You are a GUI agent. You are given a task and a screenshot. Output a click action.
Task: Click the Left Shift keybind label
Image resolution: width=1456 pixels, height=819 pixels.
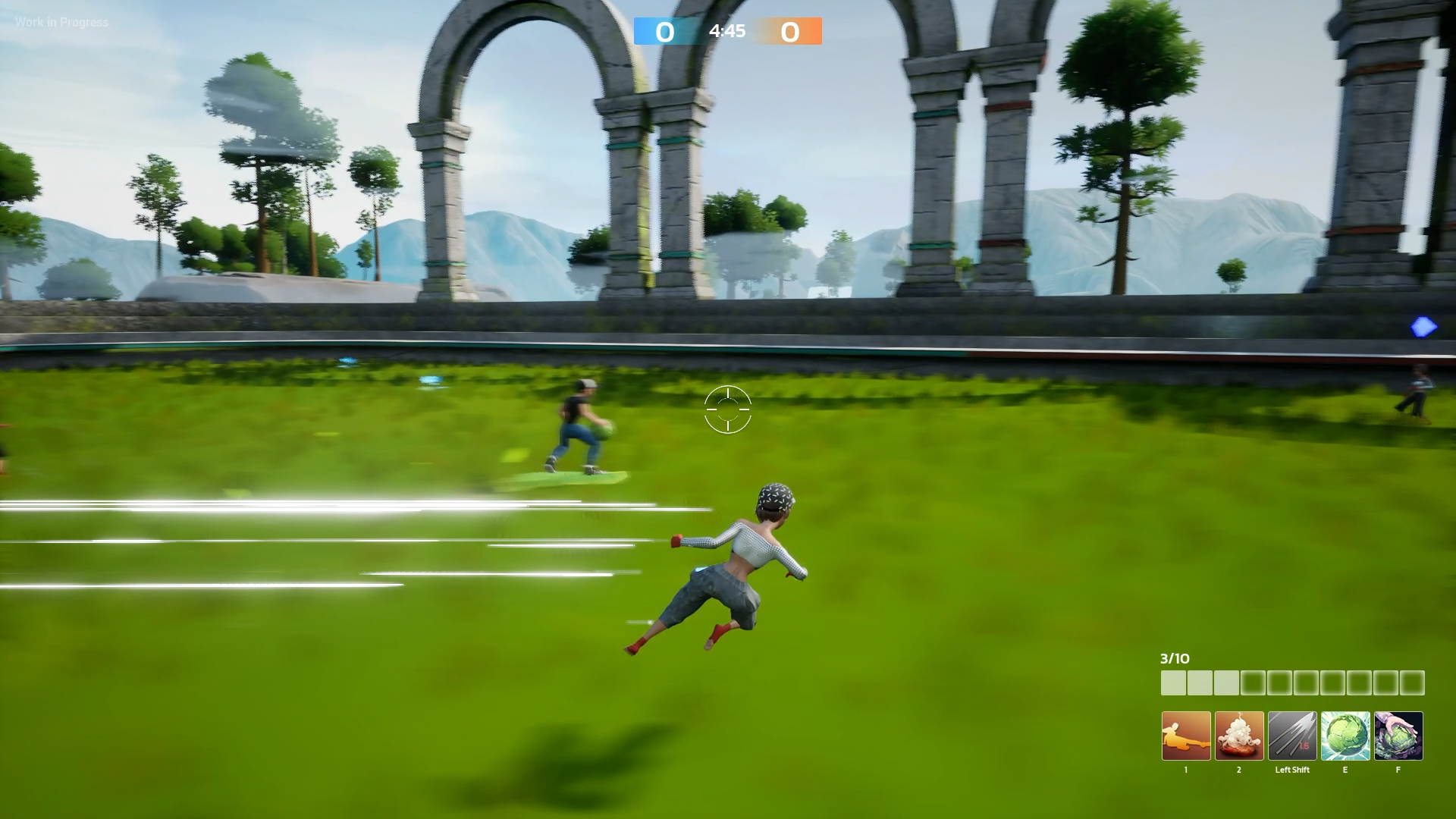click(x=1292, y=770)
